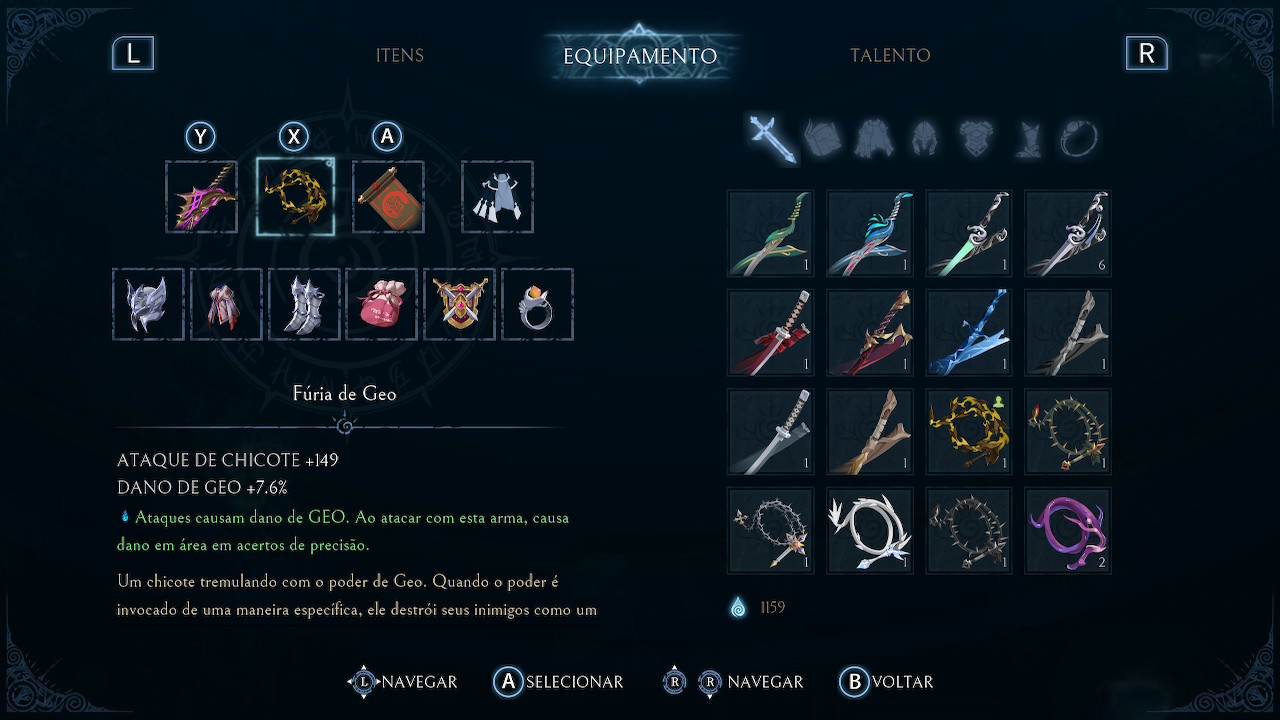This screenshot has width=1280, height=720.
Task: Pick the red katana with scabbard
Action: coord(770,332)
